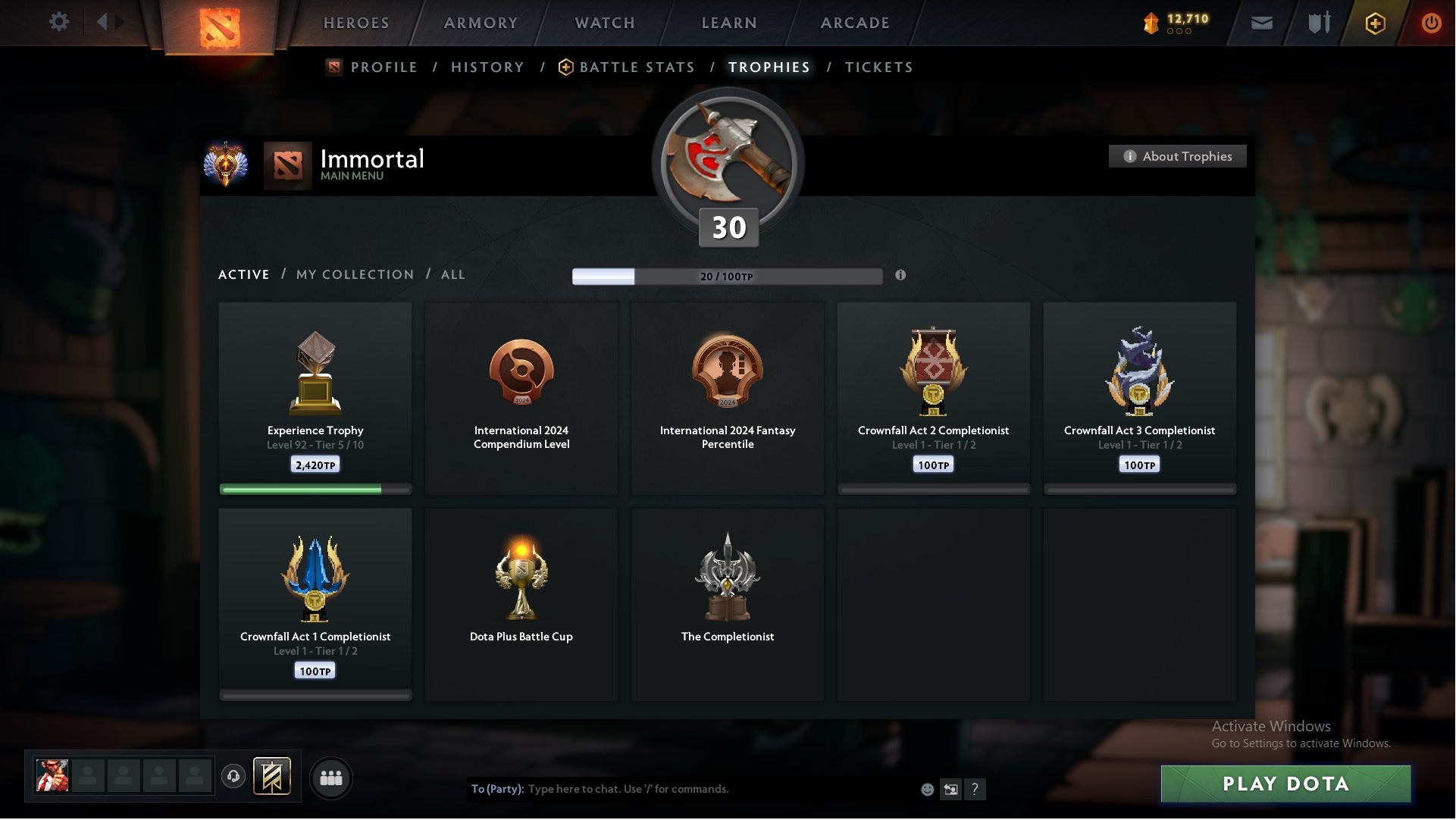This screenshot has height=820, width=1456.
Task: Open the Shards balance details
Action: (x=1171, y=23)
